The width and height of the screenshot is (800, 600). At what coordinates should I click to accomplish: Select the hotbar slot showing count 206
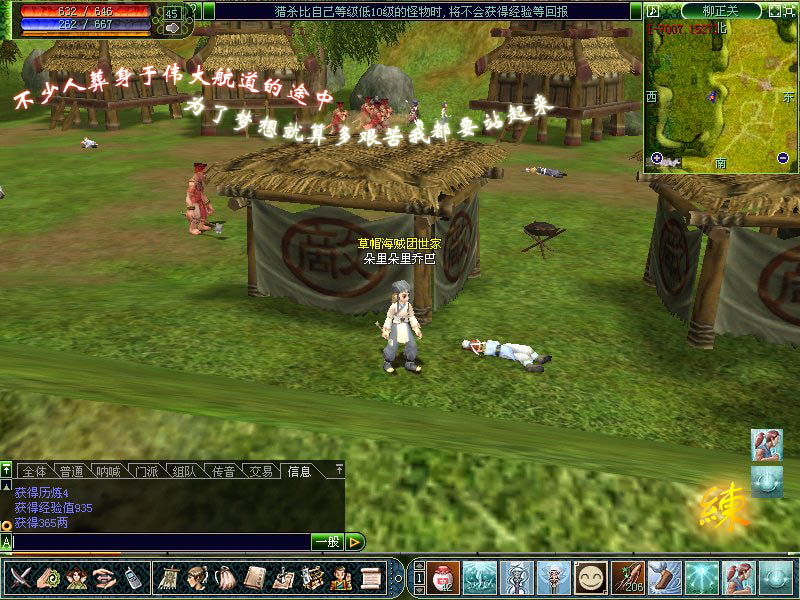[x=628, y=578]
